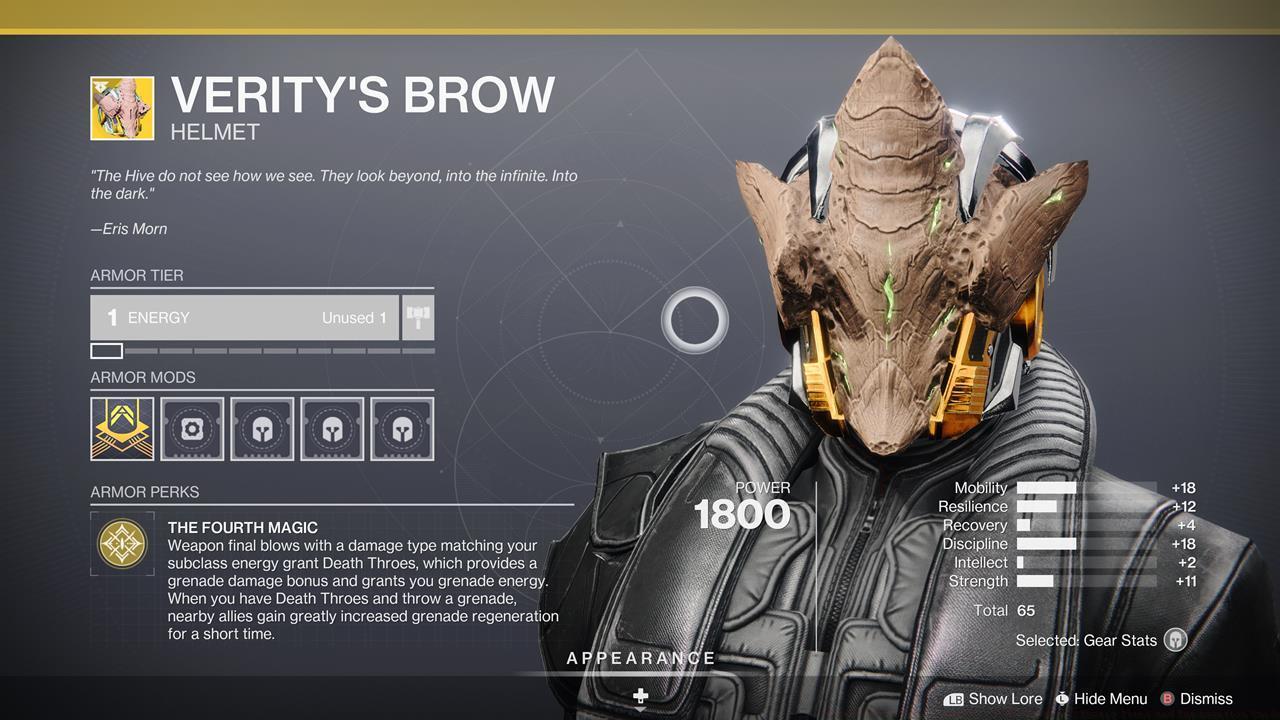Click the last helmet-icon mod slot
The image size is (1280, 720).
pyautogui.click(x=401, y=429)
